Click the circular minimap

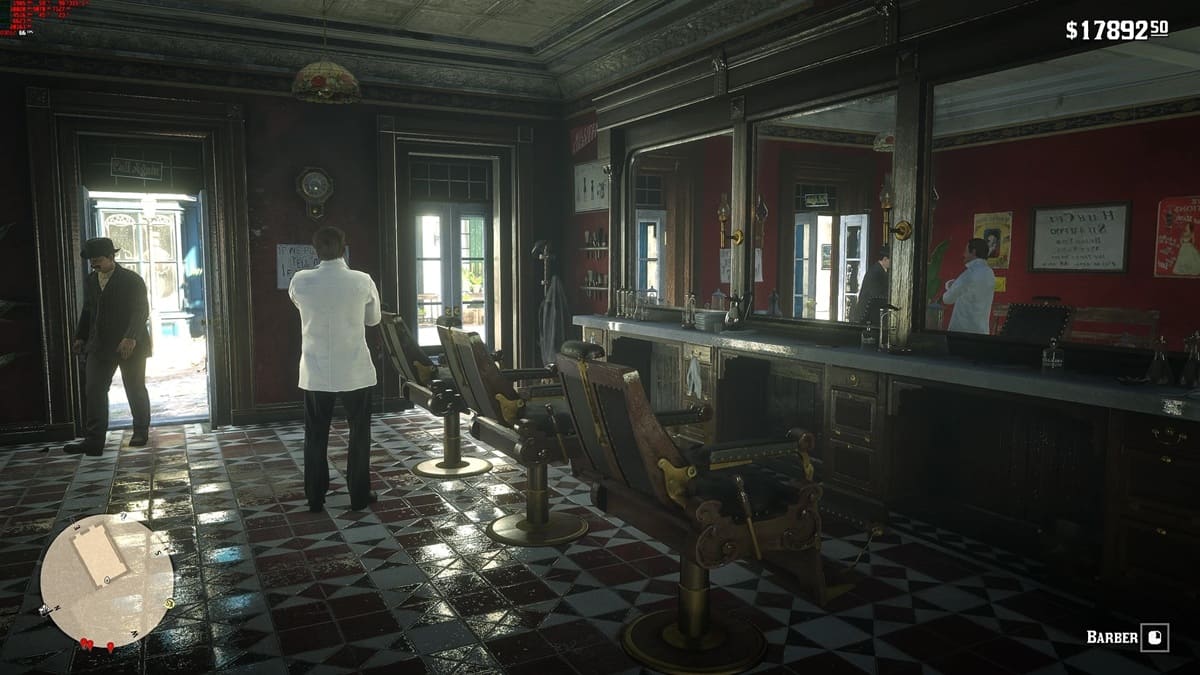106,580
